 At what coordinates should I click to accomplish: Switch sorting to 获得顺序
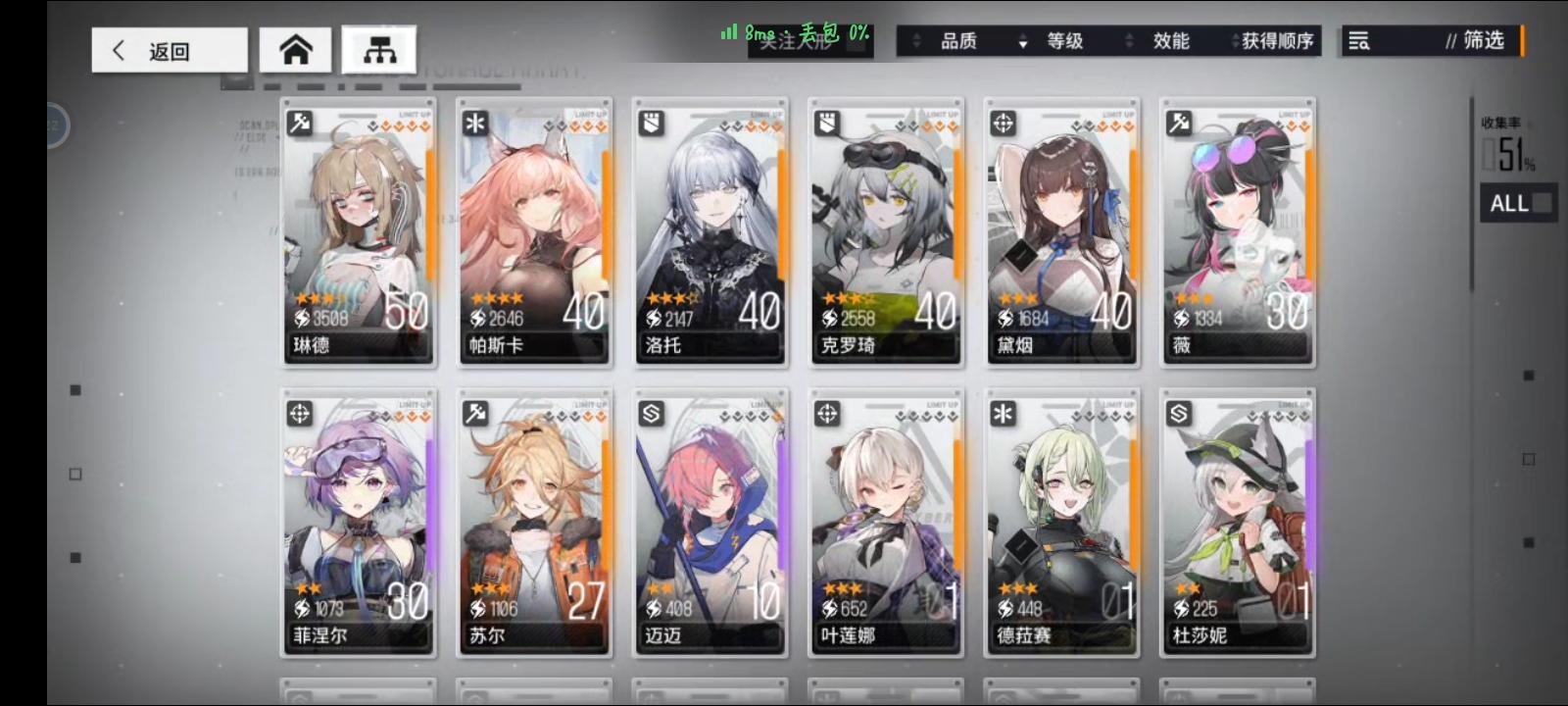tap(1274, 42)
